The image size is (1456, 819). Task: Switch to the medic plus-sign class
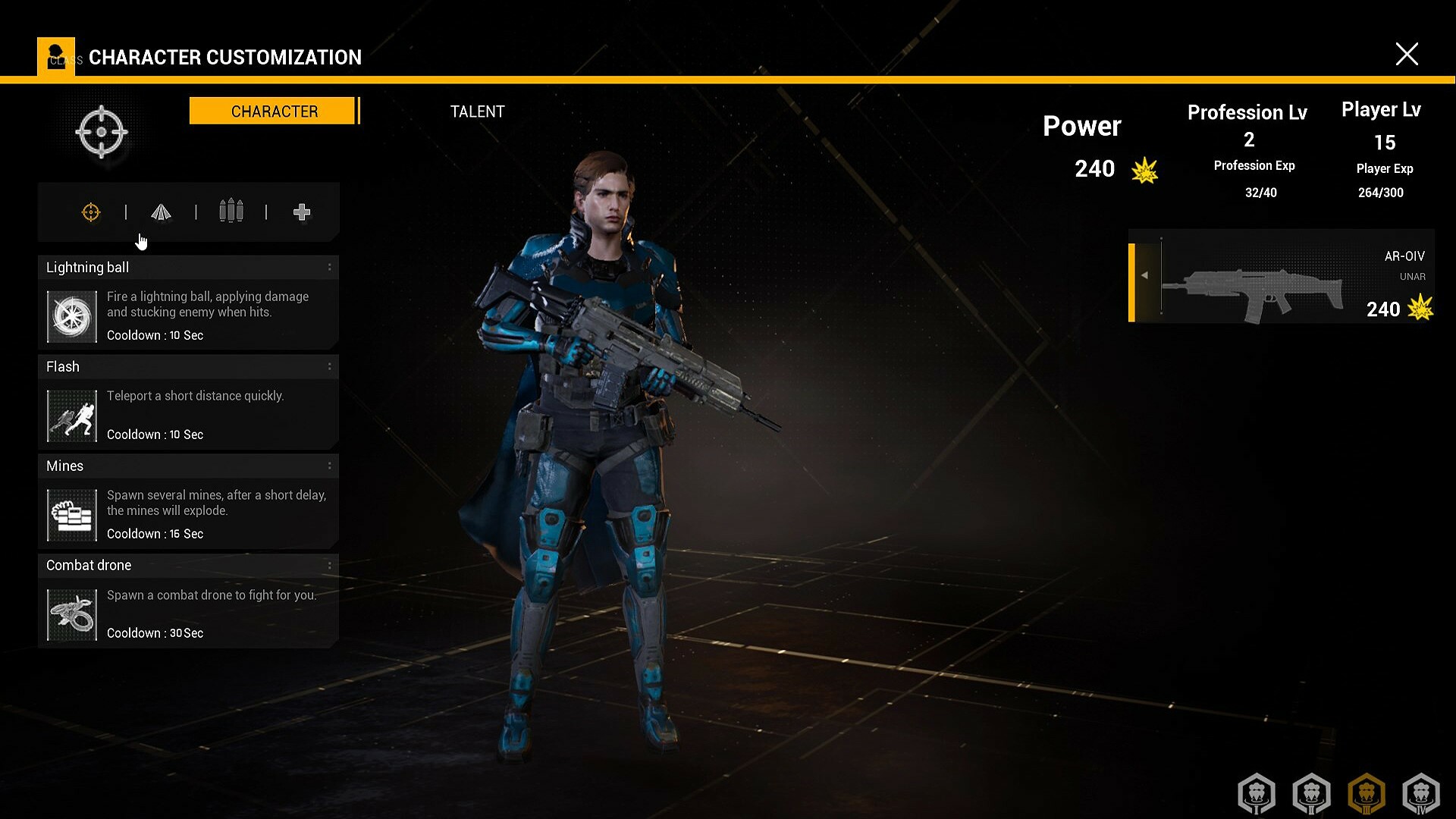(x=302, y=212)
